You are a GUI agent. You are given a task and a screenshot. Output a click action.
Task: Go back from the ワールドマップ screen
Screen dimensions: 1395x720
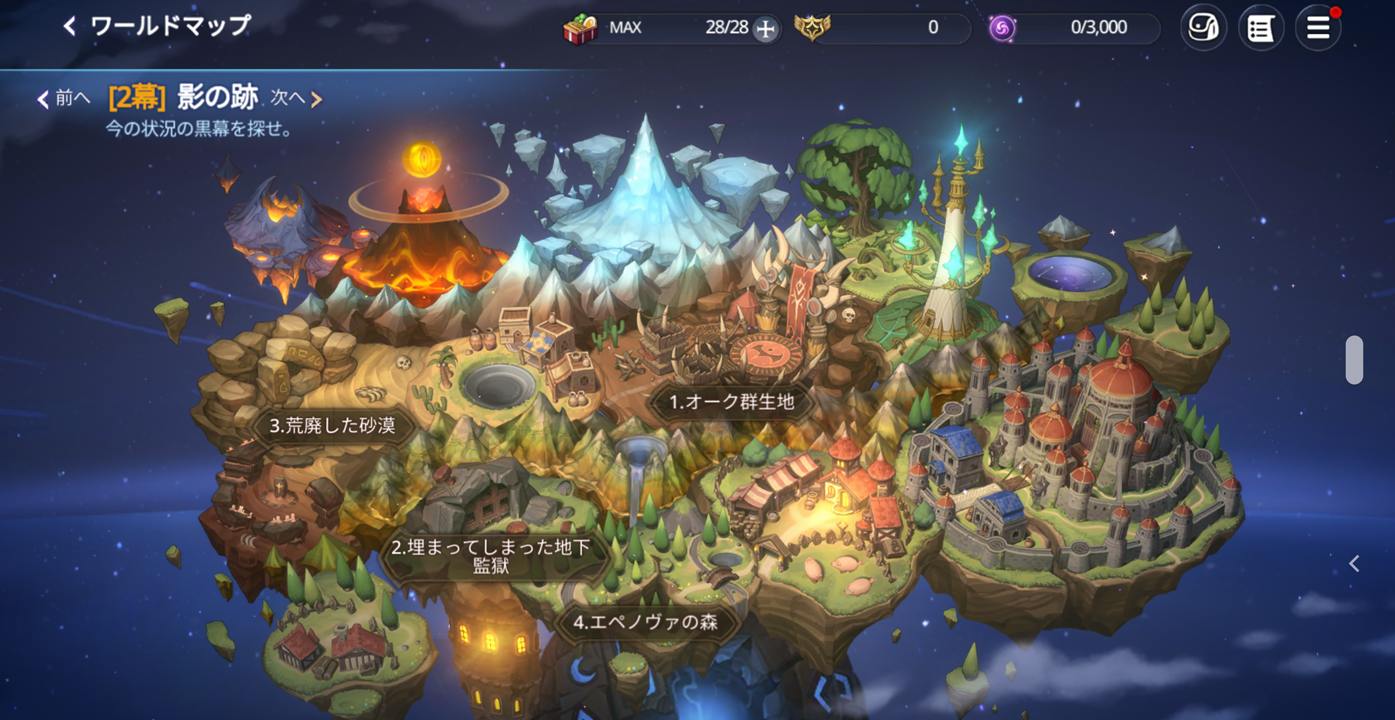(x=70, y=26)
